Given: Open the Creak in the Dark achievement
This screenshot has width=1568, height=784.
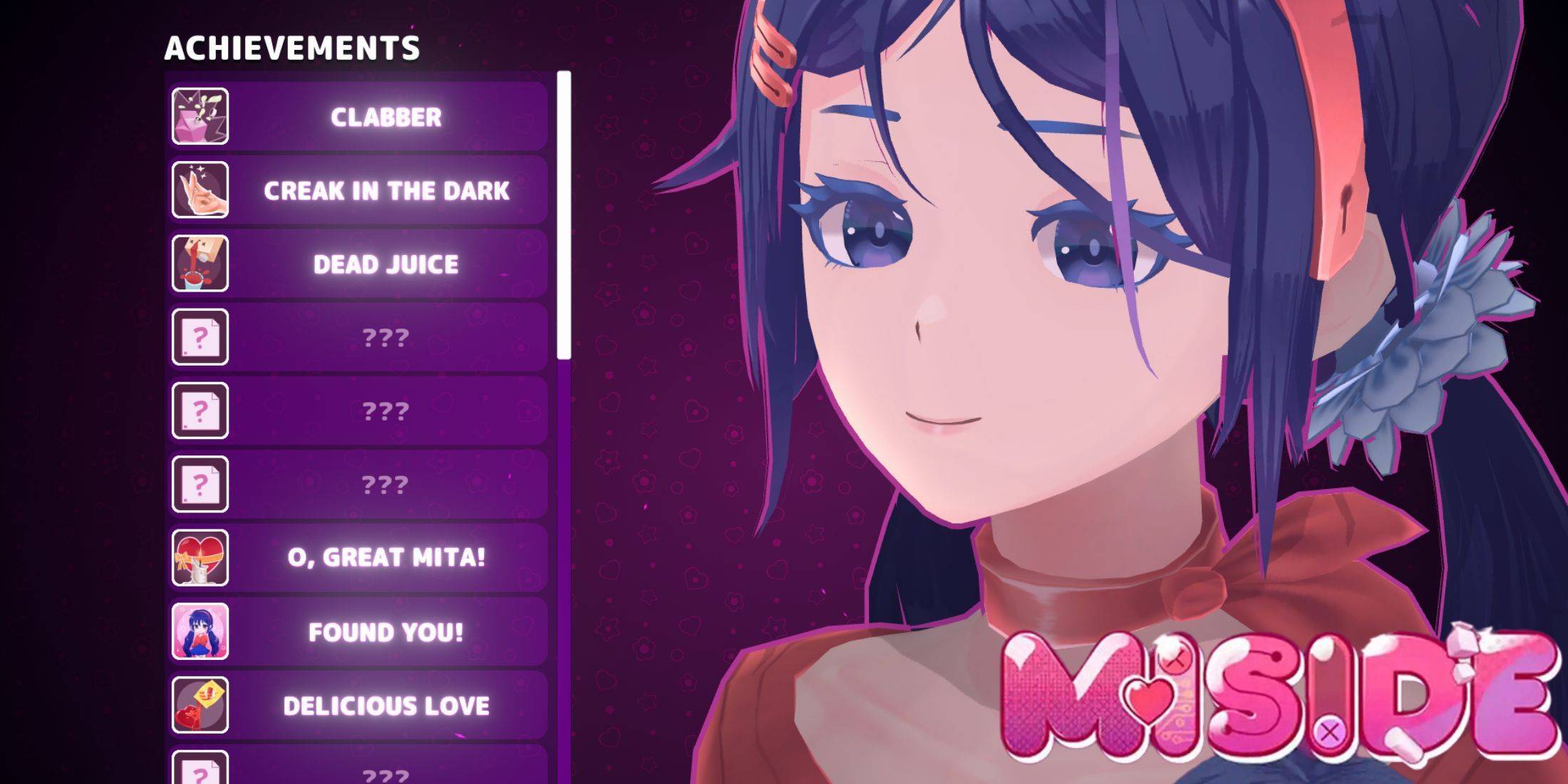Looking at the screenshot, I should pyautogui.click(x=386, y=190).
